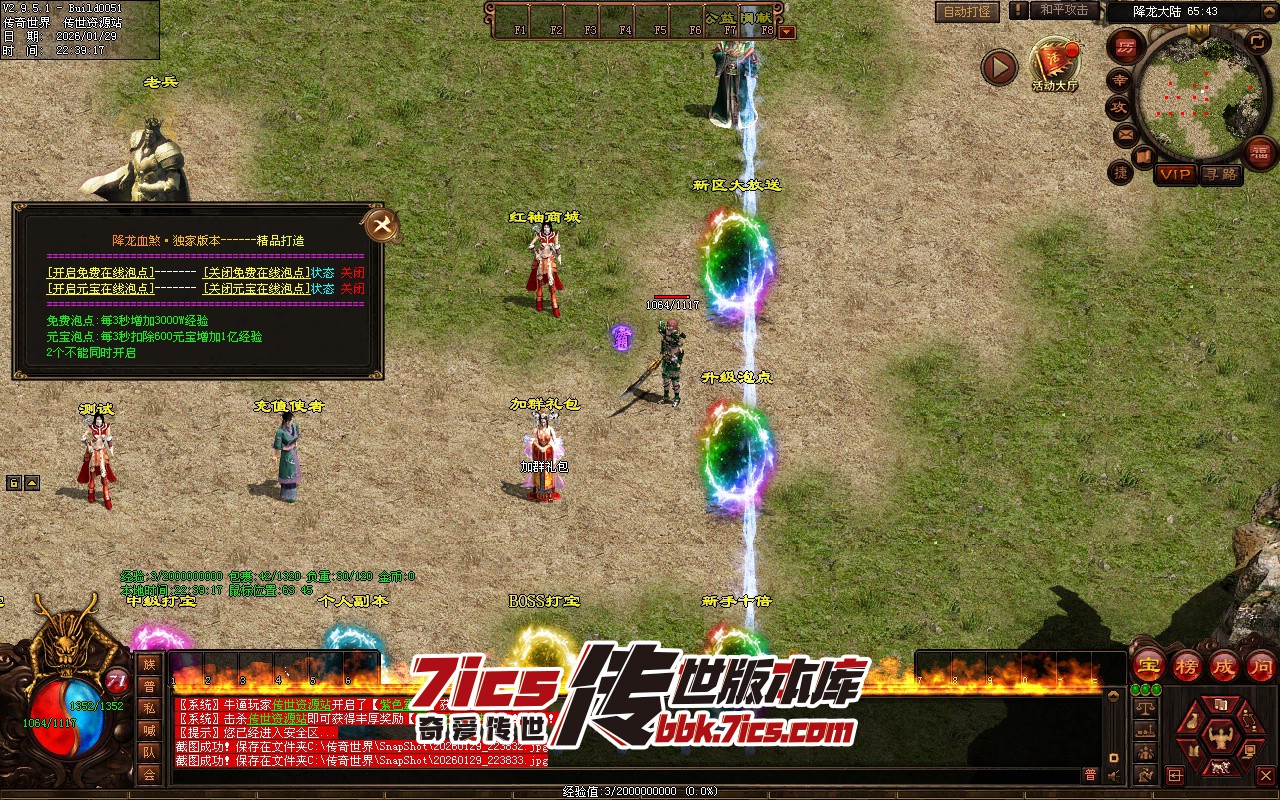Click 关闭元宝在线泡点 link
This screenshot has width=1280, height=800.
[256, 288]
